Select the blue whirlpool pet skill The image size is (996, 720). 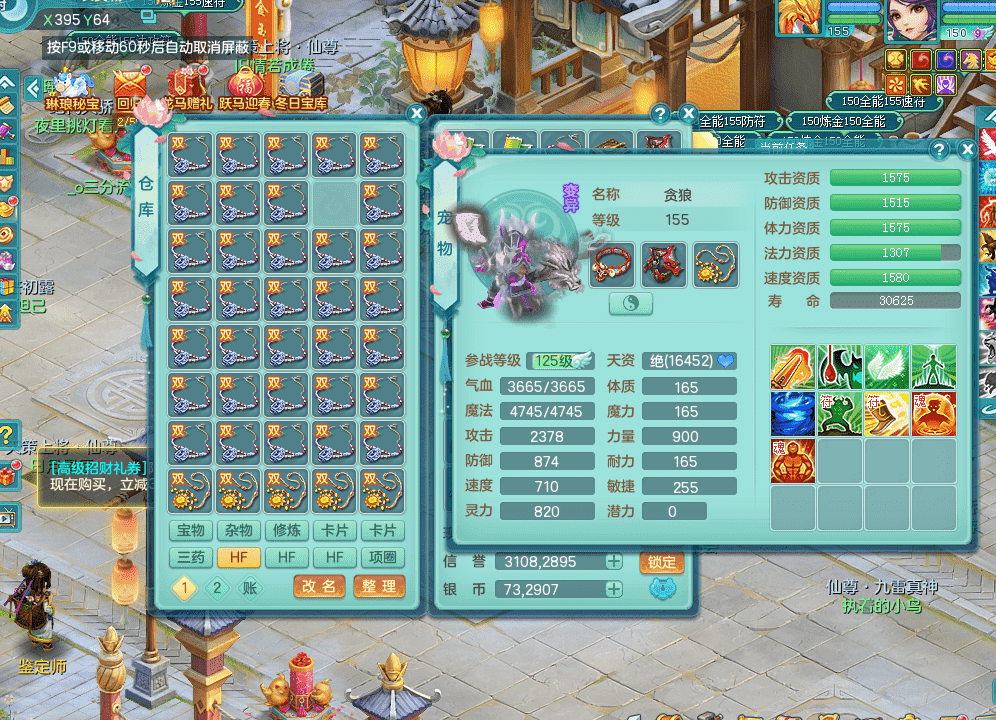pyautogui.click(x=792, y=413)
